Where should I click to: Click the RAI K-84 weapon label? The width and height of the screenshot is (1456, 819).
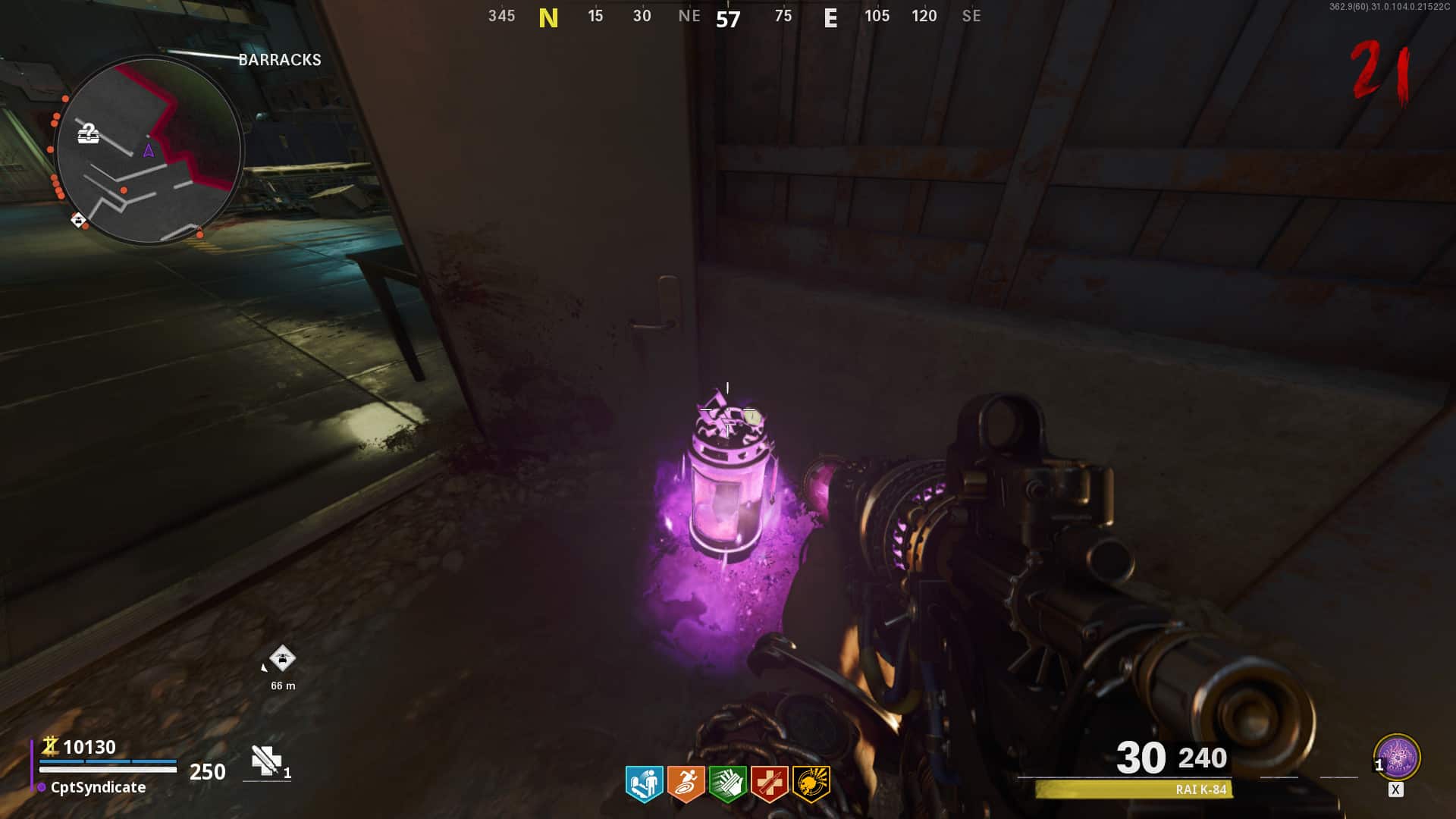click(1200, 789)
